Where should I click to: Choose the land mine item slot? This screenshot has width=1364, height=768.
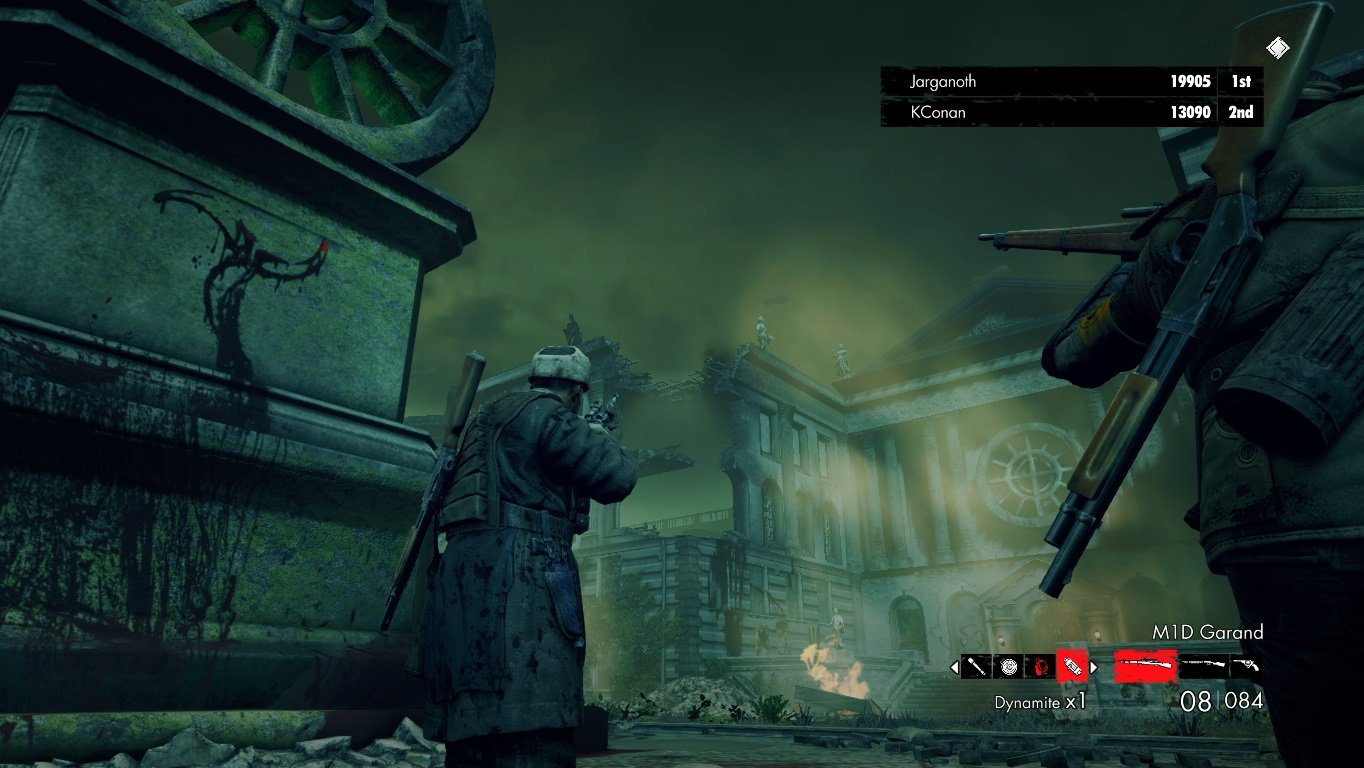1008,666
